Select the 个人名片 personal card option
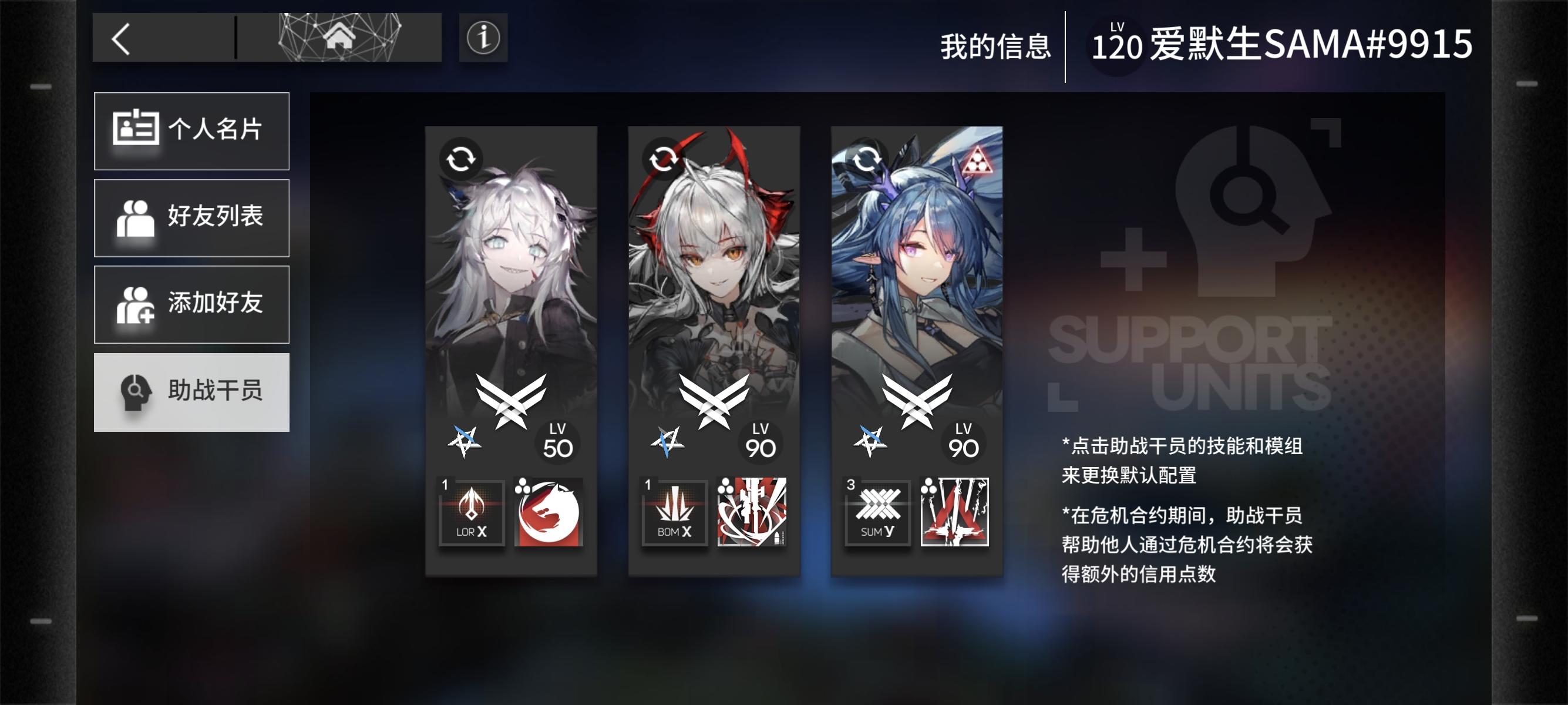This screenshot has width=1568, height=705. tap(191, 132)
